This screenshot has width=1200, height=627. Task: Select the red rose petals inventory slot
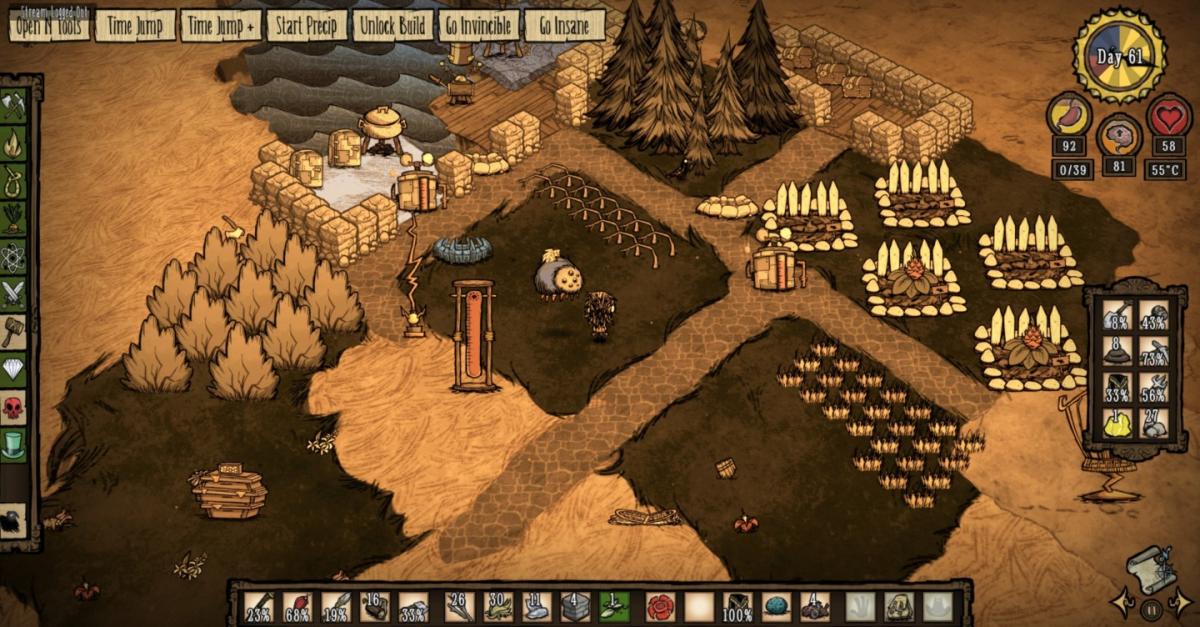coord(660,607)
